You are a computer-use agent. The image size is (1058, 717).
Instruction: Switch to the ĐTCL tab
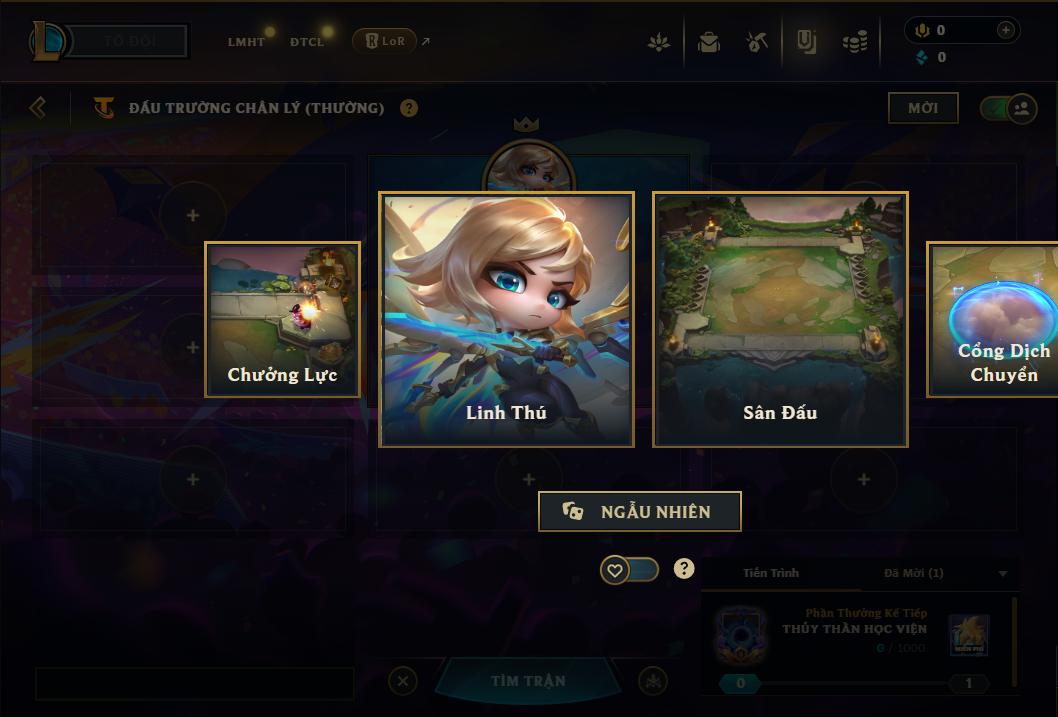click(307, 42)
